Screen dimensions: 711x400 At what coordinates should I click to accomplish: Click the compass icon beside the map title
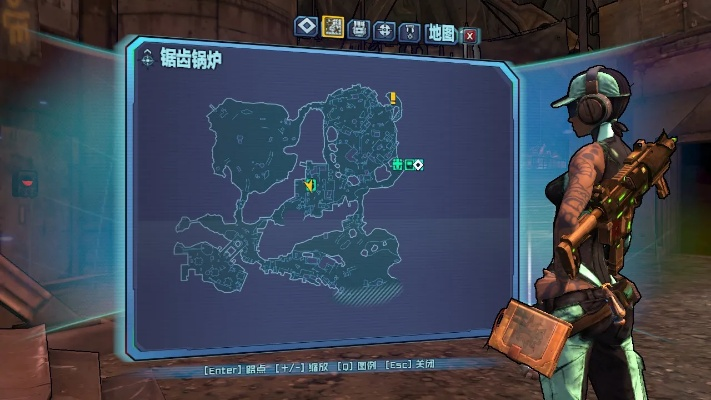coord(148,59)
